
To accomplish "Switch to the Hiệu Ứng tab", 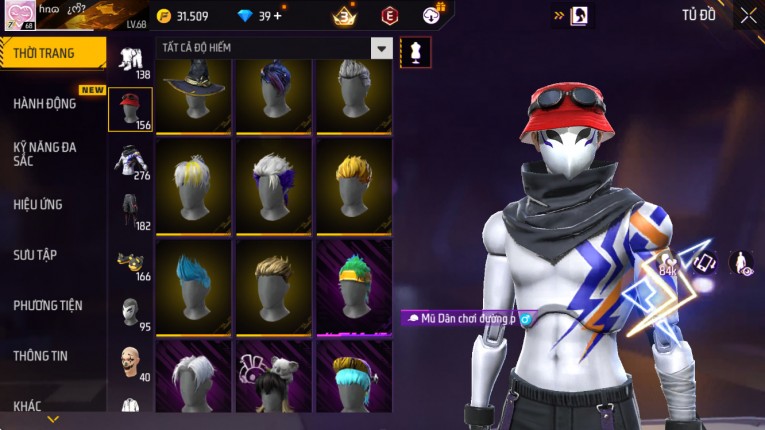I will pyautogui.click(x=38, y=205).
